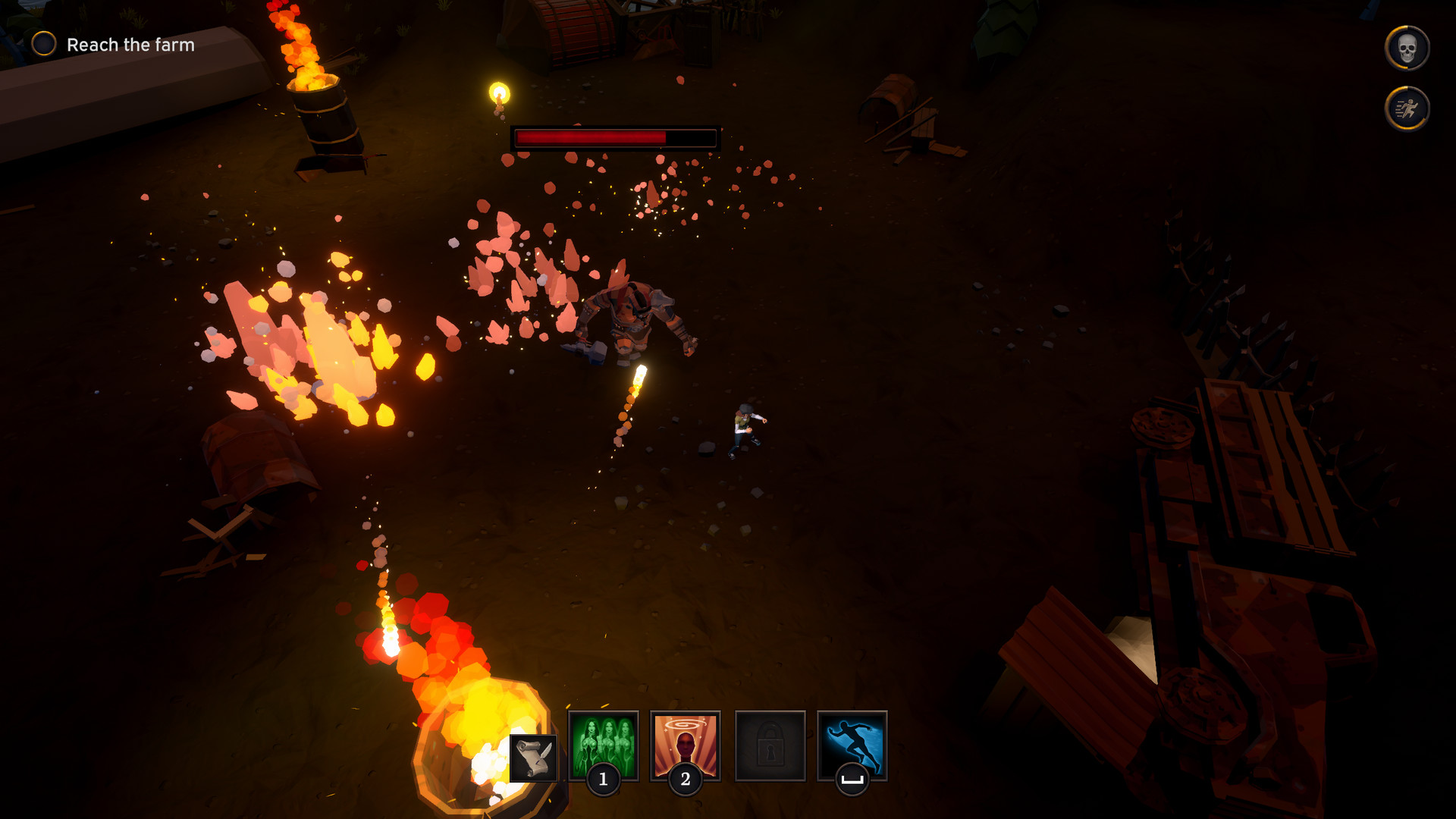Click the skull icon button
This screenshot has width=1456, height=819.
[1407, 49]
